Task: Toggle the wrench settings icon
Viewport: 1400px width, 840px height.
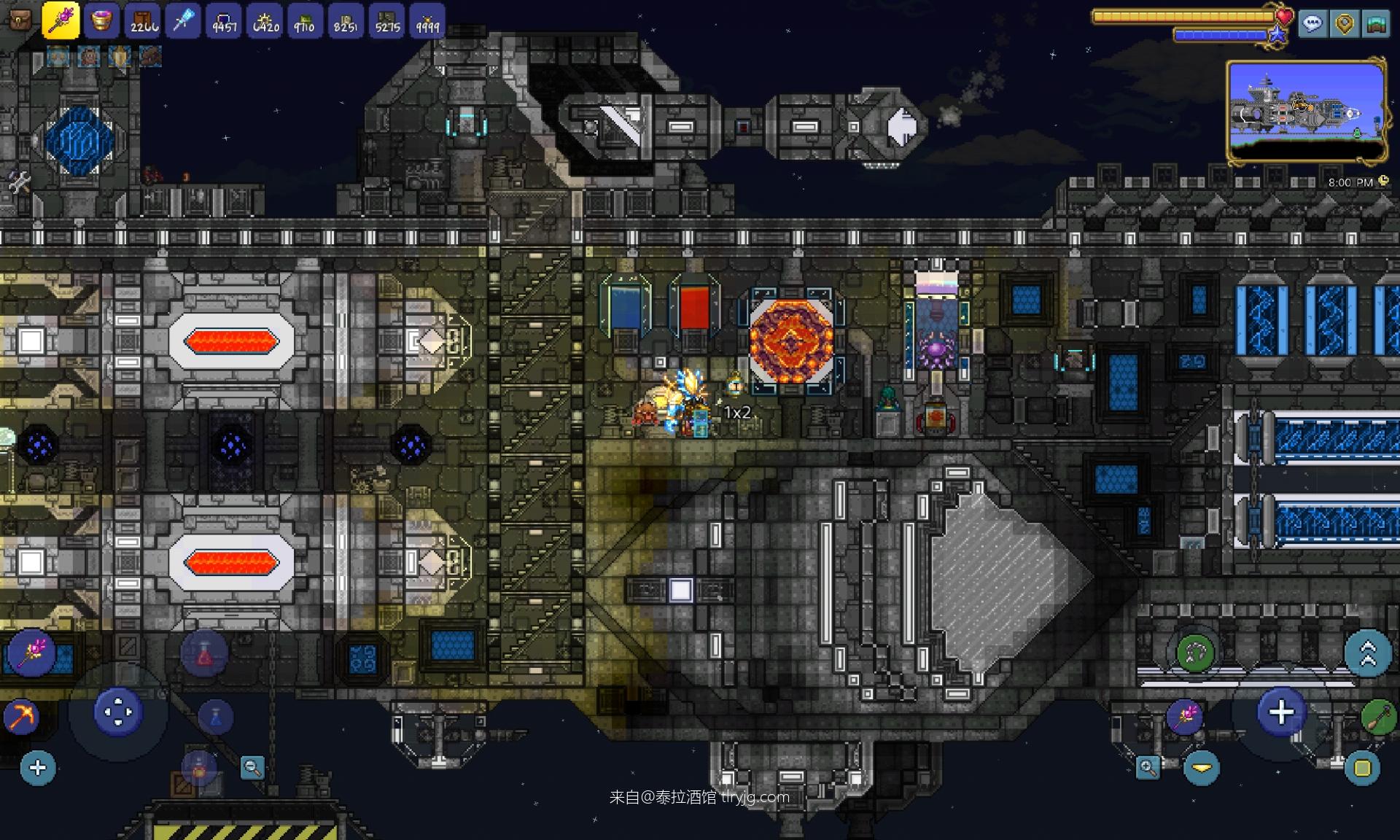Action: 18,182
